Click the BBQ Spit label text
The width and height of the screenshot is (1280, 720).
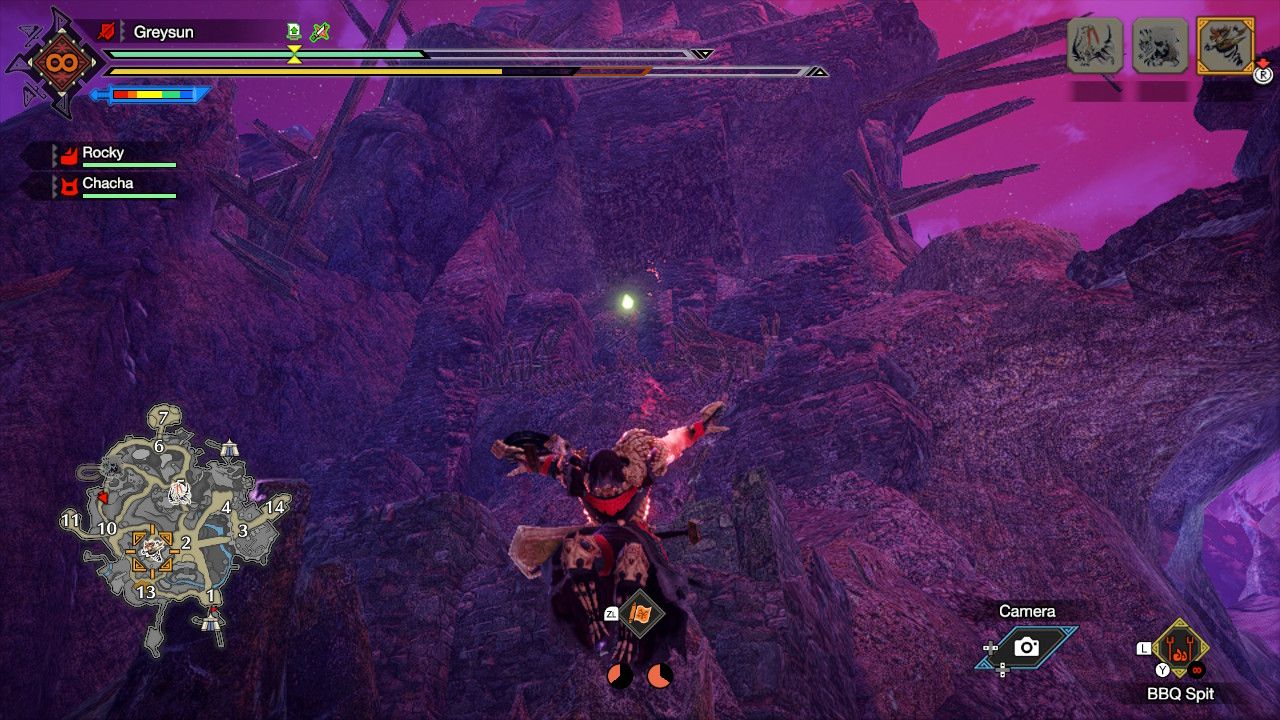click(x=1181, y=693)
